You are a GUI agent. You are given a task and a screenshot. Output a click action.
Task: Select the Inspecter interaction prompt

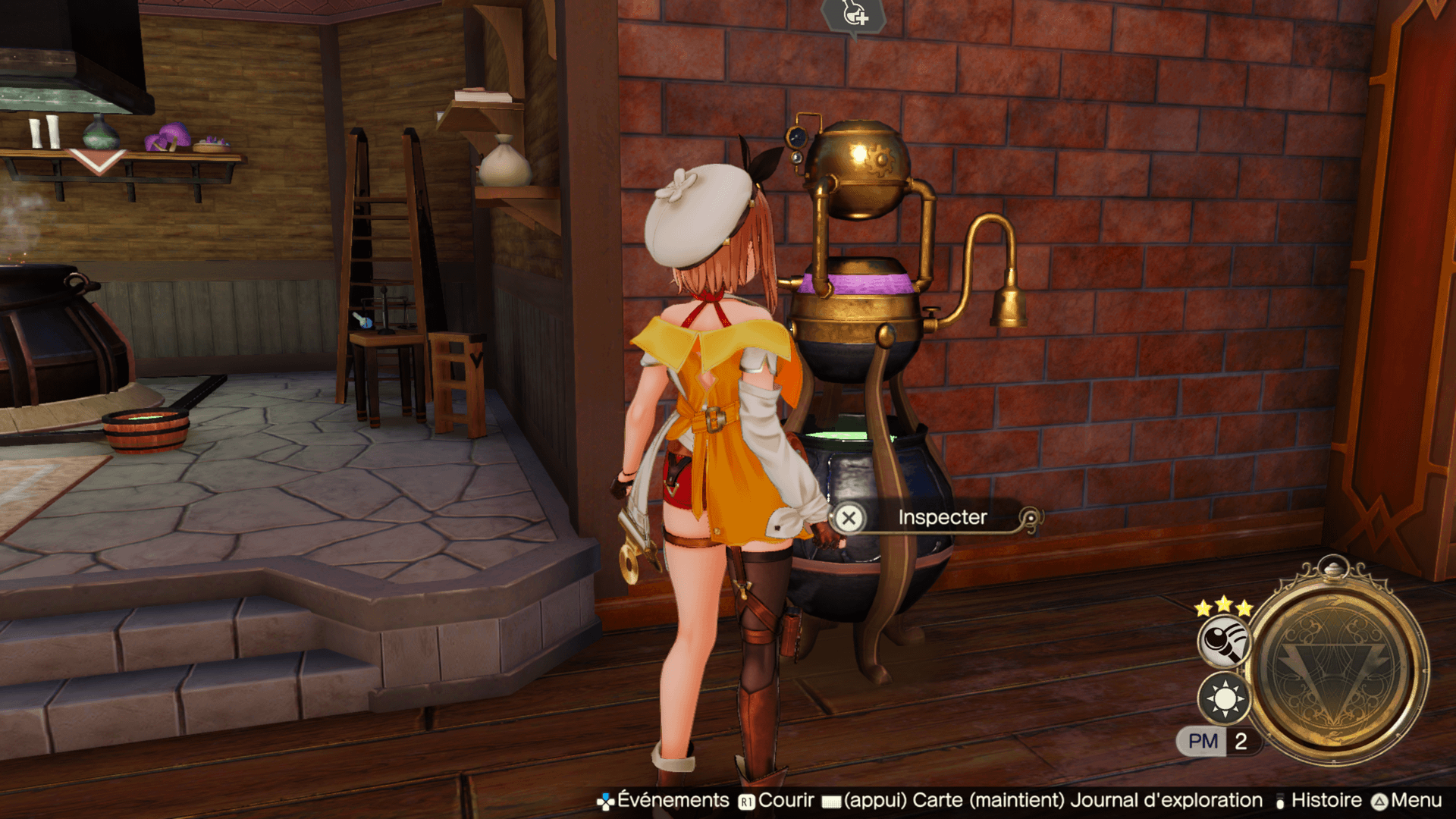tap(941, 518)
